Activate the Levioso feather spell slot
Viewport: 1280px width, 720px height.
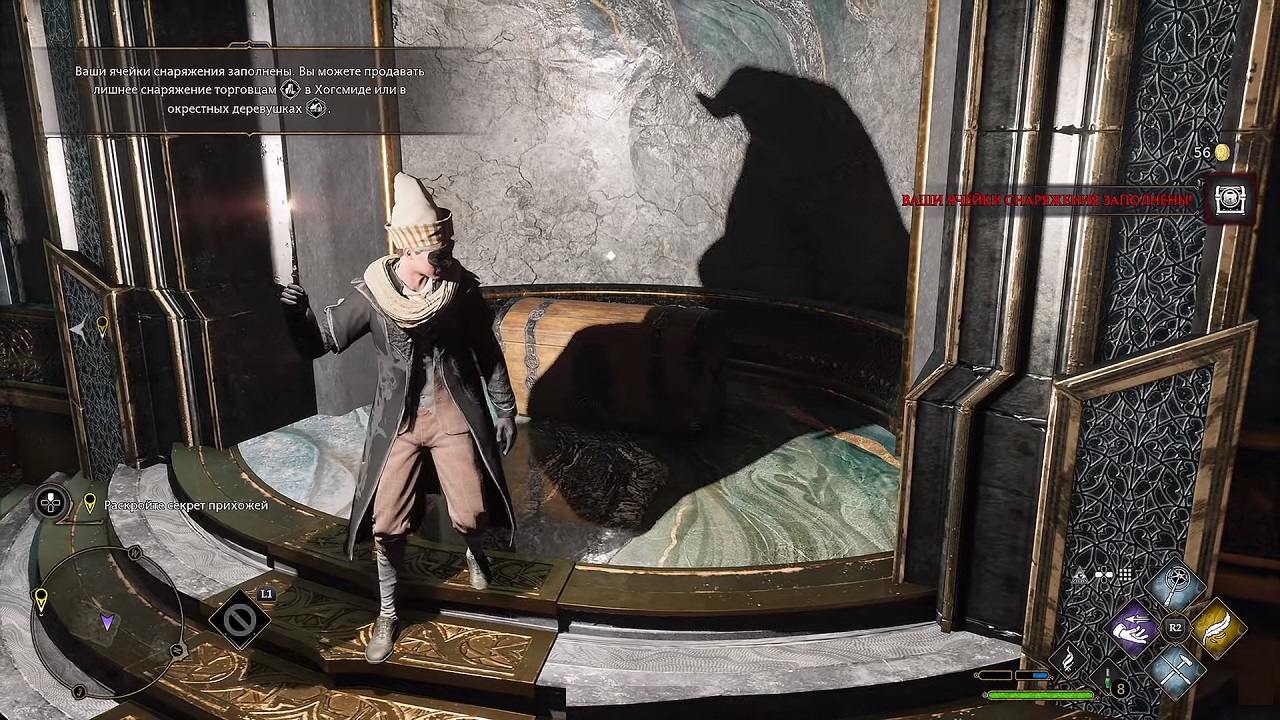pyautogui.click(x=1217, y=627)
